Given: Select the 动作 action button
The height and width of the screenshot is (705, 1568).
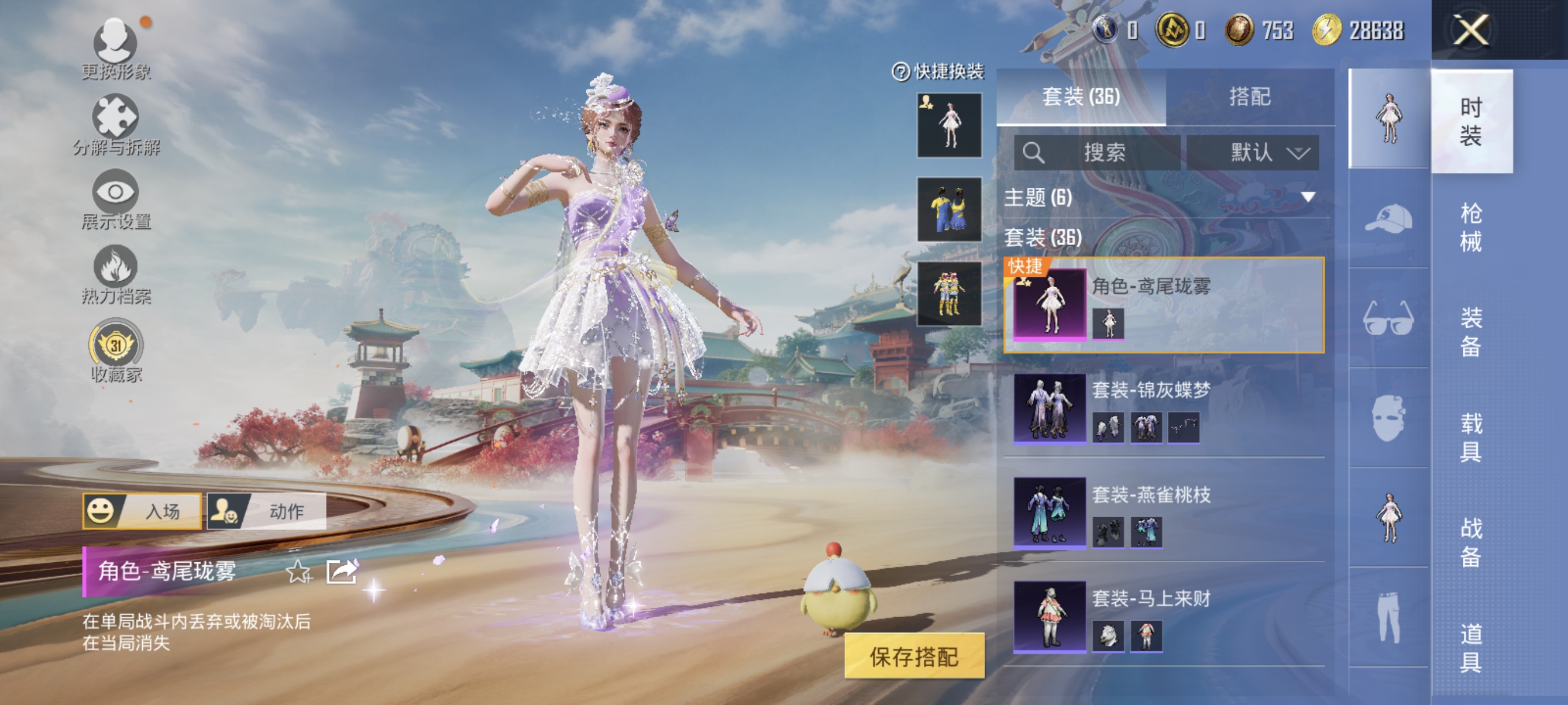Looking at the screenshot, I should [x=267, y=511].
